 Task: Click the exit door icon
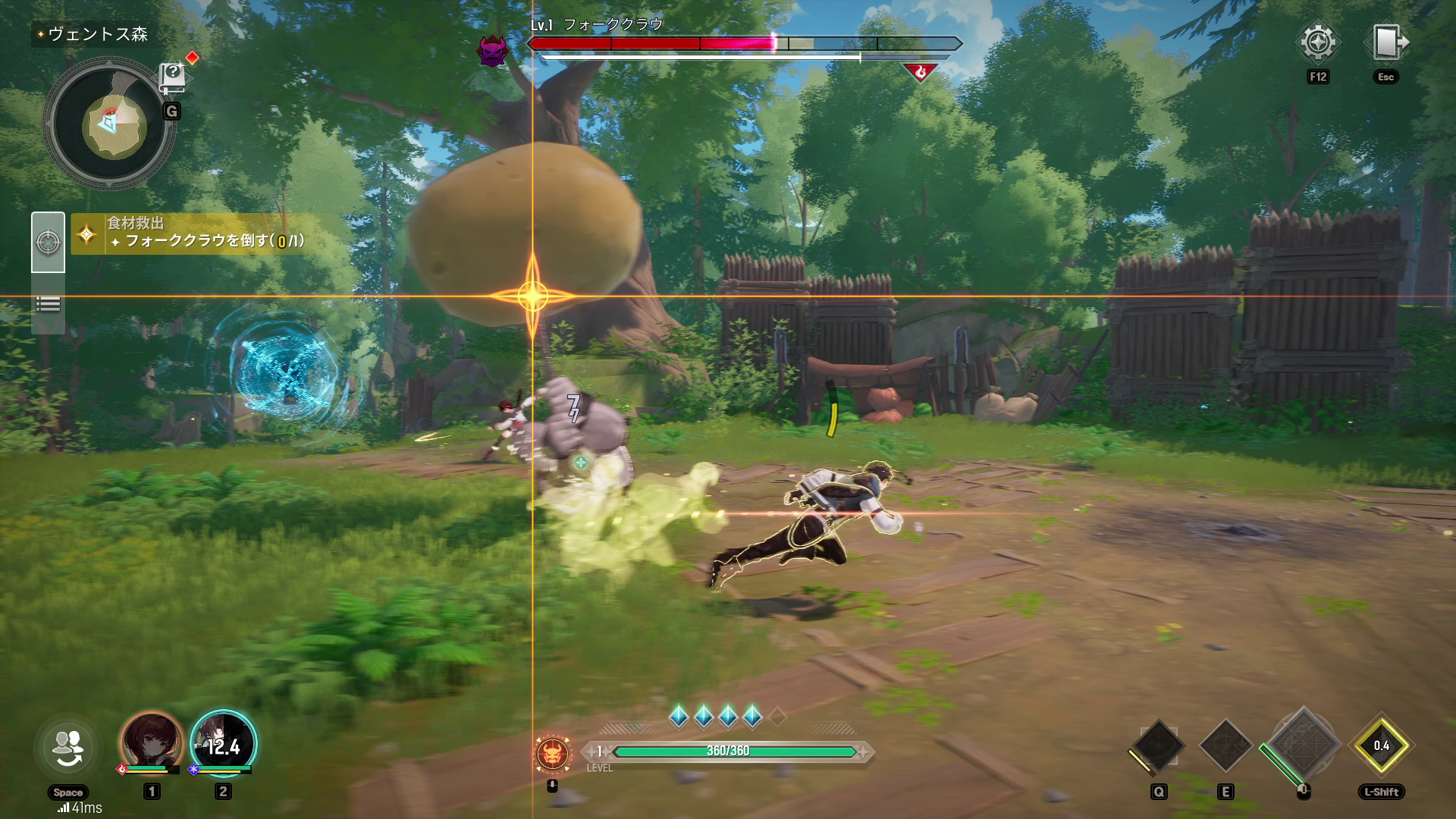[1385, 42]
